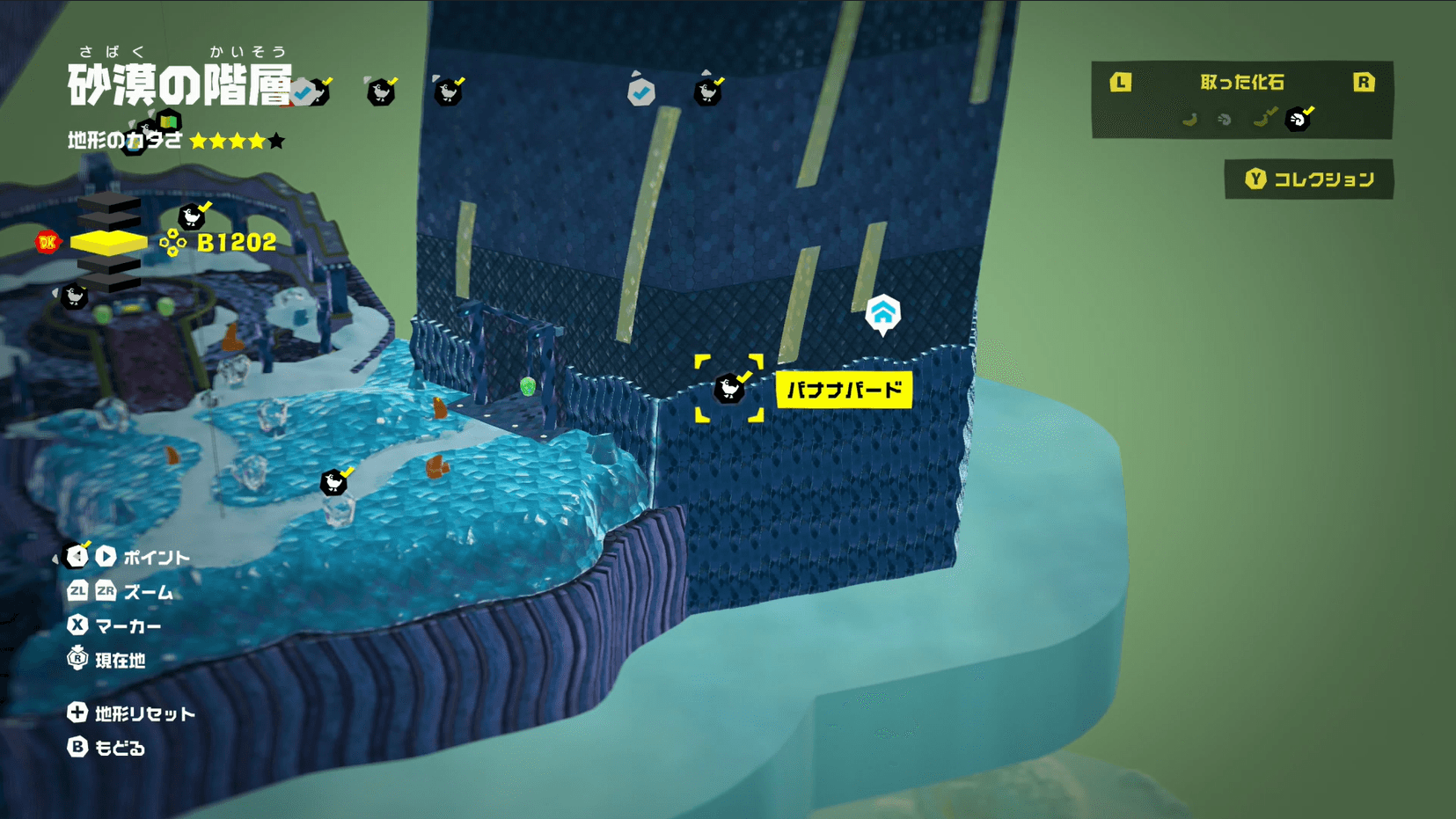Jump to current location via 現在地
Image resolution: width=1456 pixels, height=819 pixels.
click(x=106, y=660)
